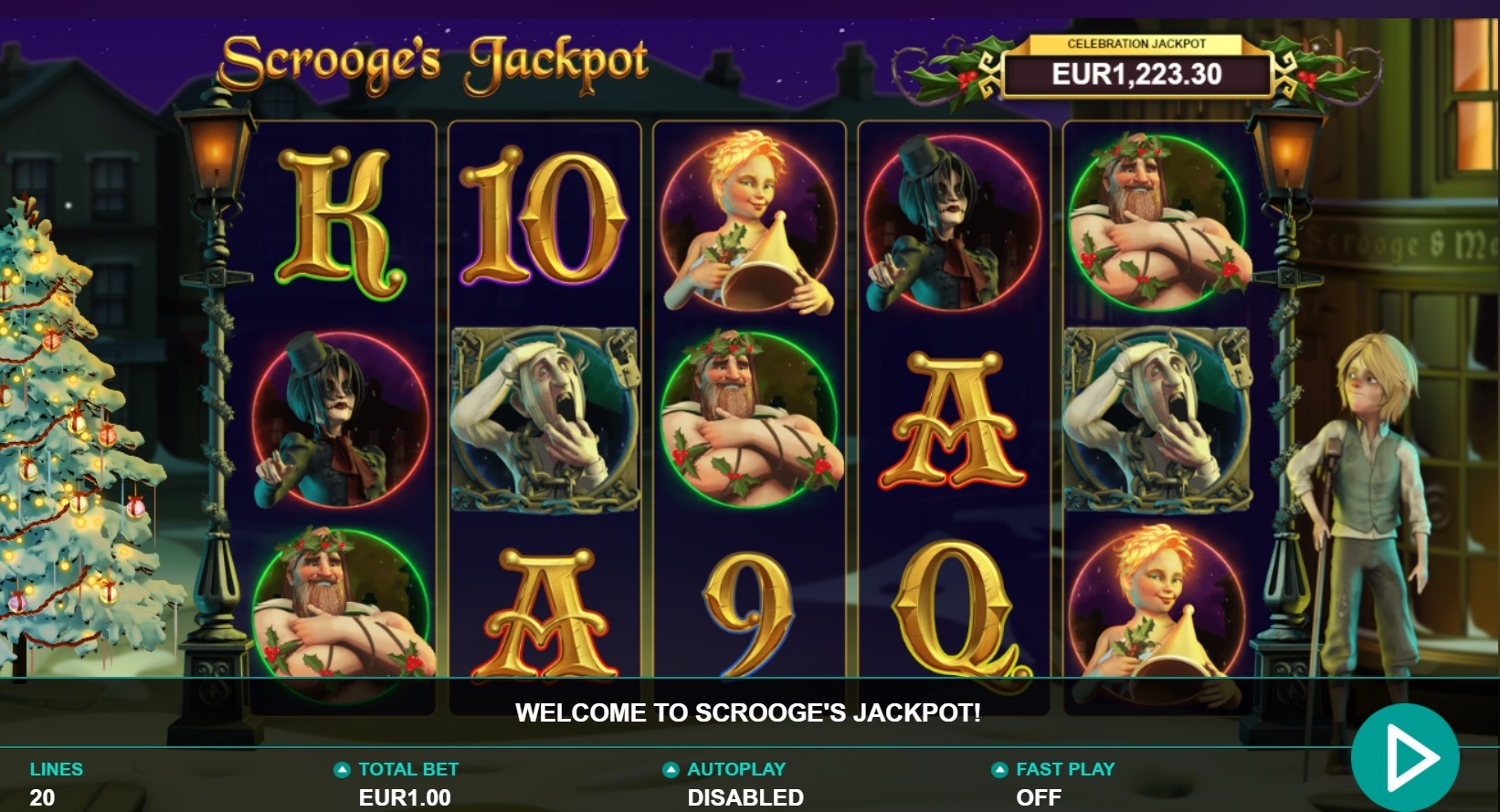View the Celebration Jackpot panel
This screenshot has width=1500, height=812.
(1136, 69)
